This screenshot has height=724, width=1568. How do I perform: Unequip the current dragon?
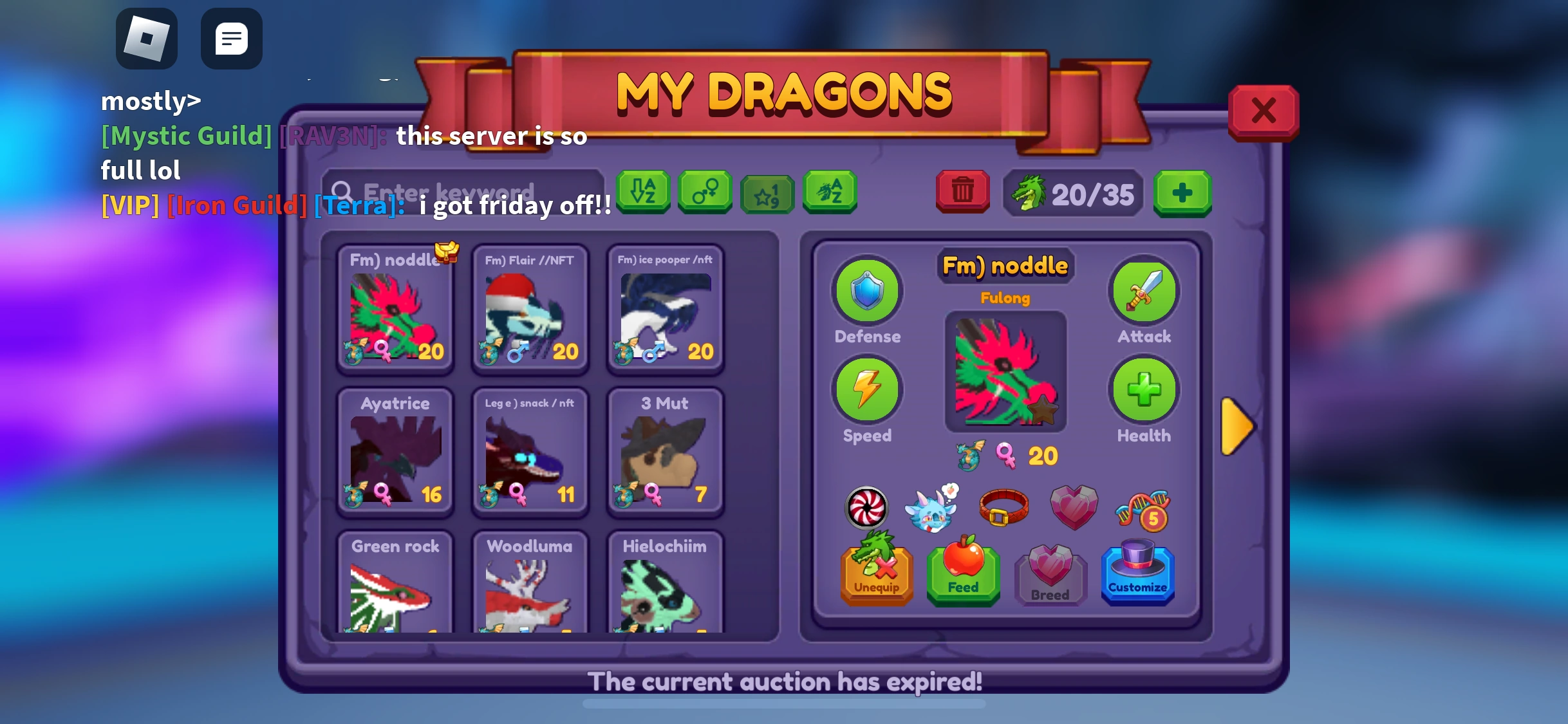876,575
